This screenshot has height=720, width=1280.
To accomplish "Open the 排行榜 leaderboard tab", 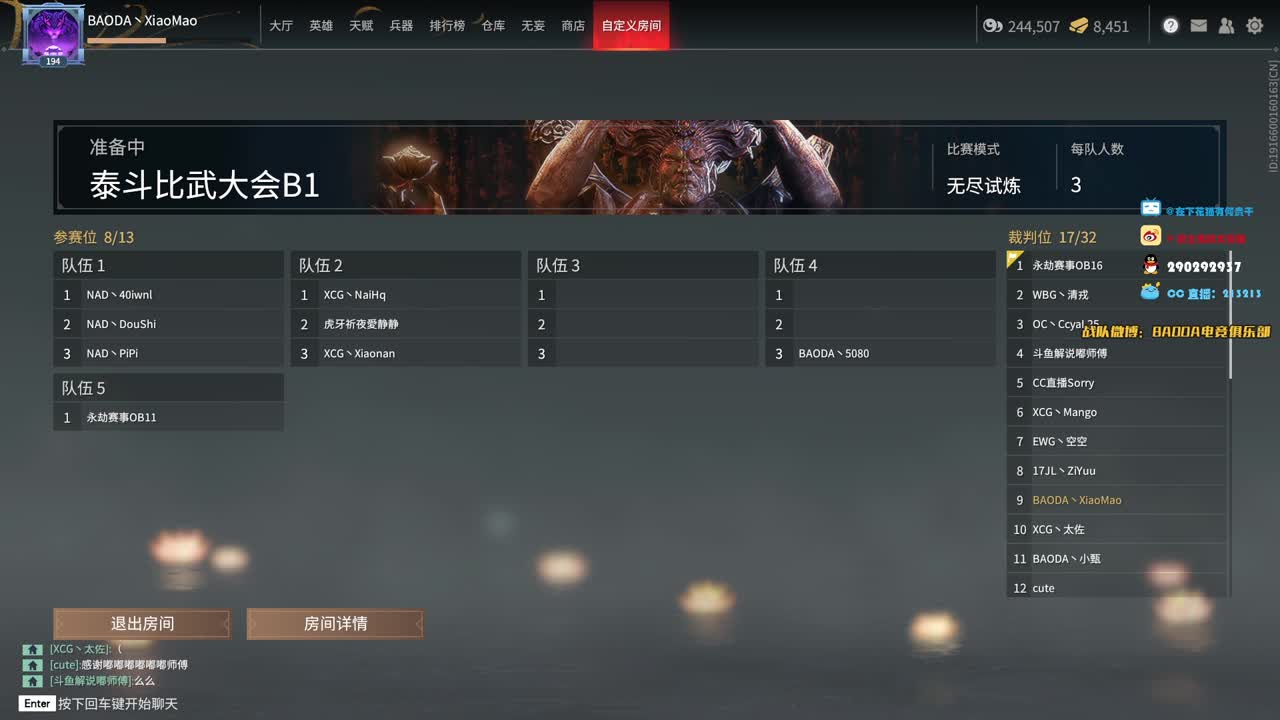I will coord(447,26).
